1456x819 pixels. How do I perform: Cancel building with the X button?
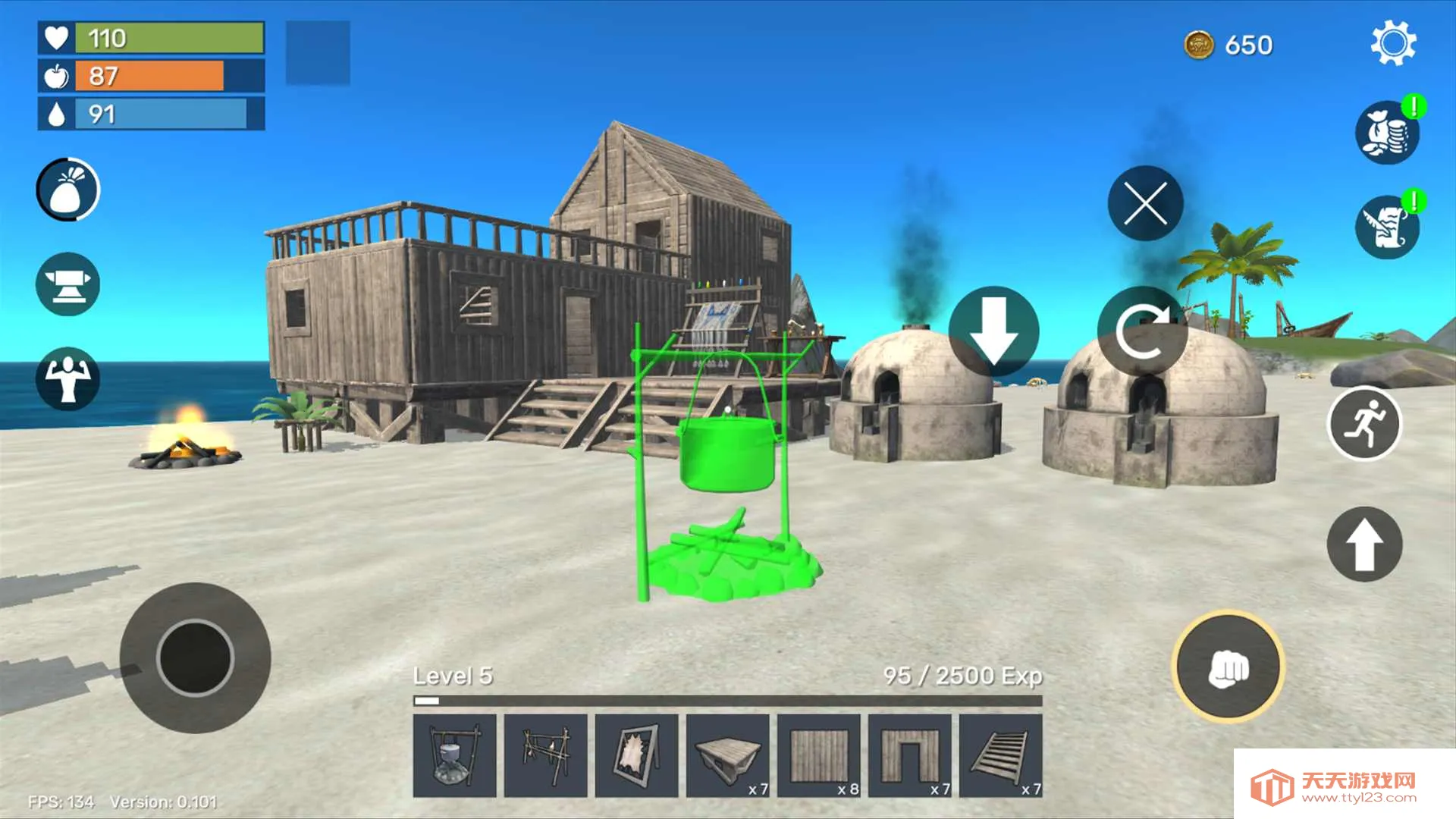click(x=1144, y=202)
